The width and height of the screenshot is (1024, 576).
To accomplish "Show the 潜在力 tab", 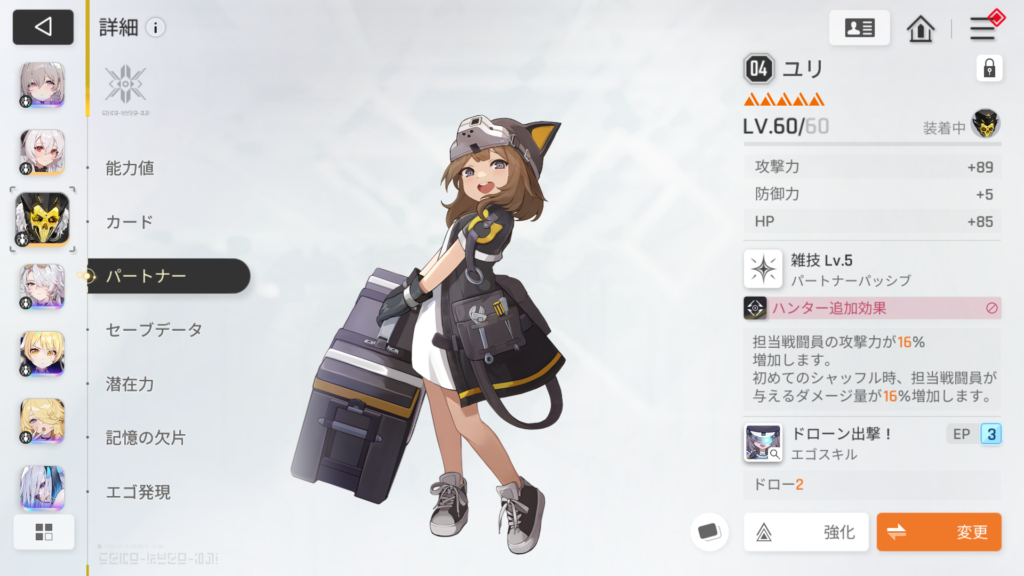I will (x=130, y=384).
